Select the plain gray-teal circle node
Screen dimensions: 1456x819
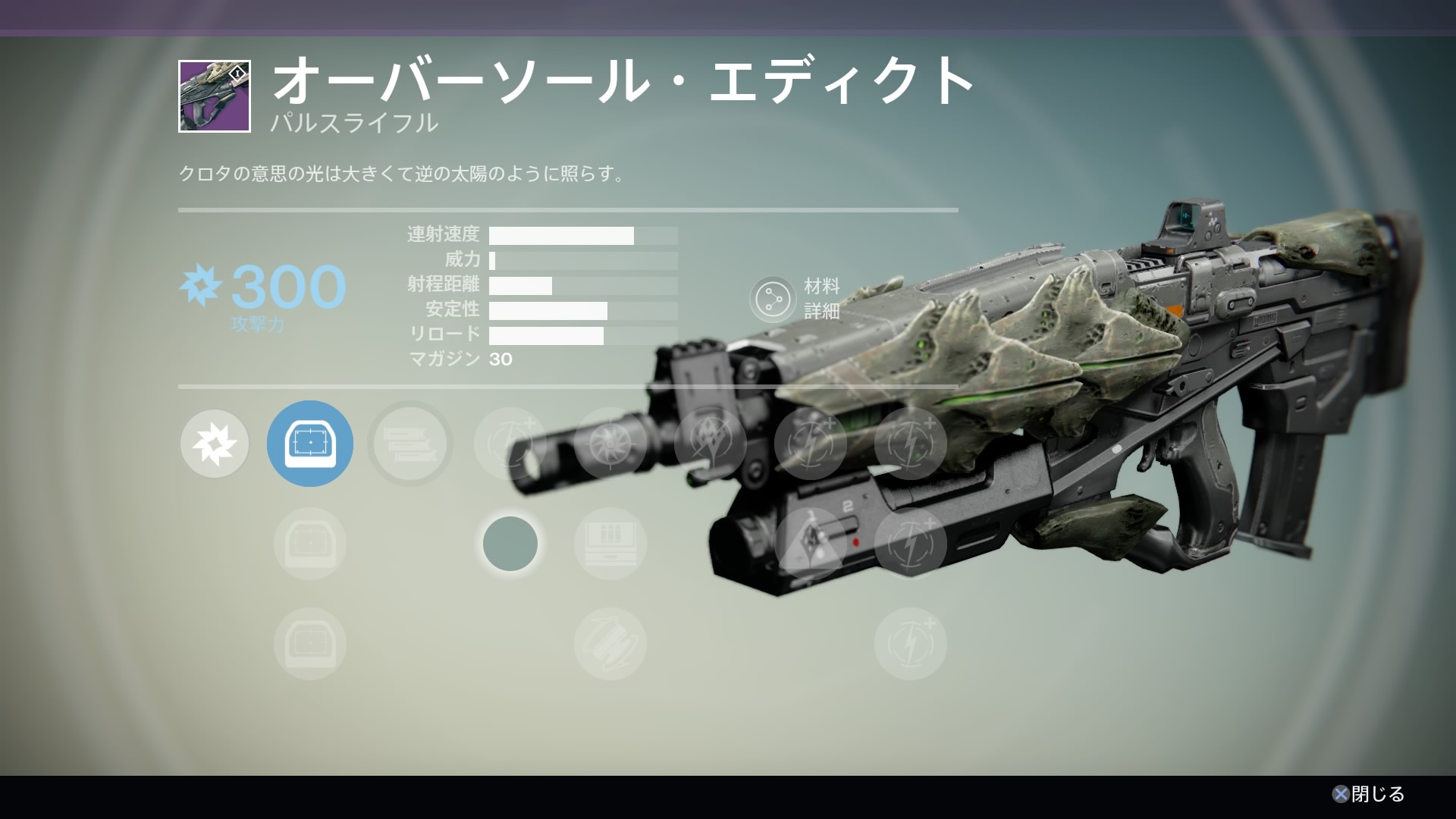(510, 544)
